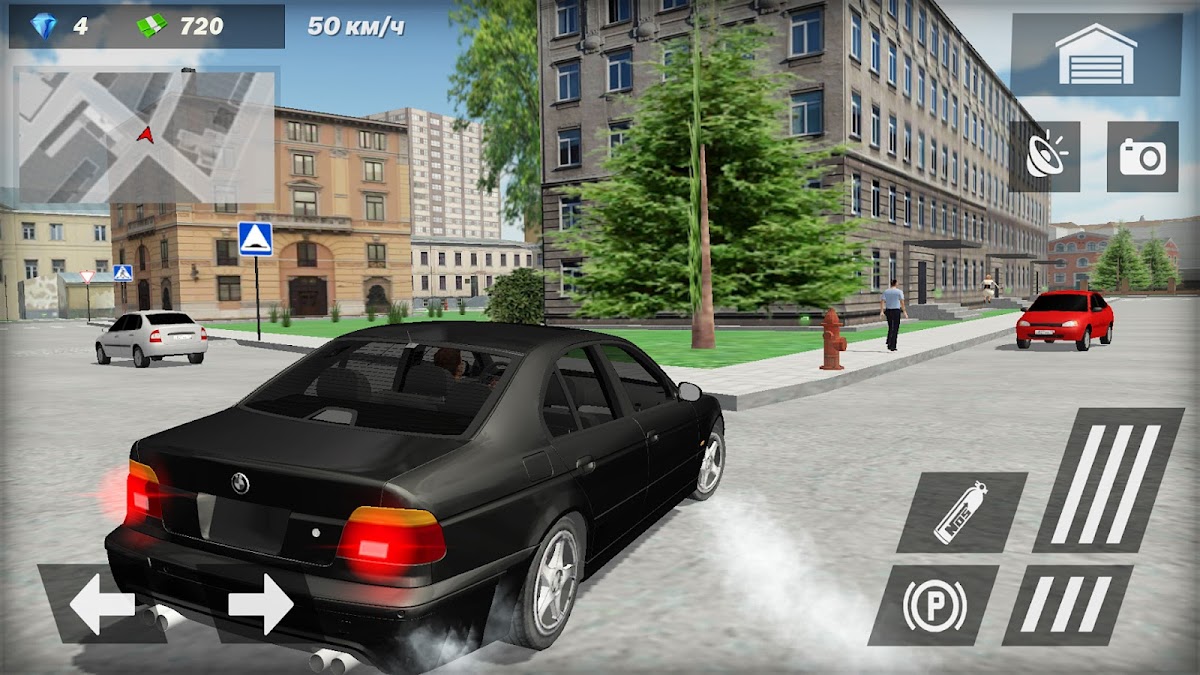Steer left with the left arrow
Screen dimensions: 1200x675
[x=101, y=603]
